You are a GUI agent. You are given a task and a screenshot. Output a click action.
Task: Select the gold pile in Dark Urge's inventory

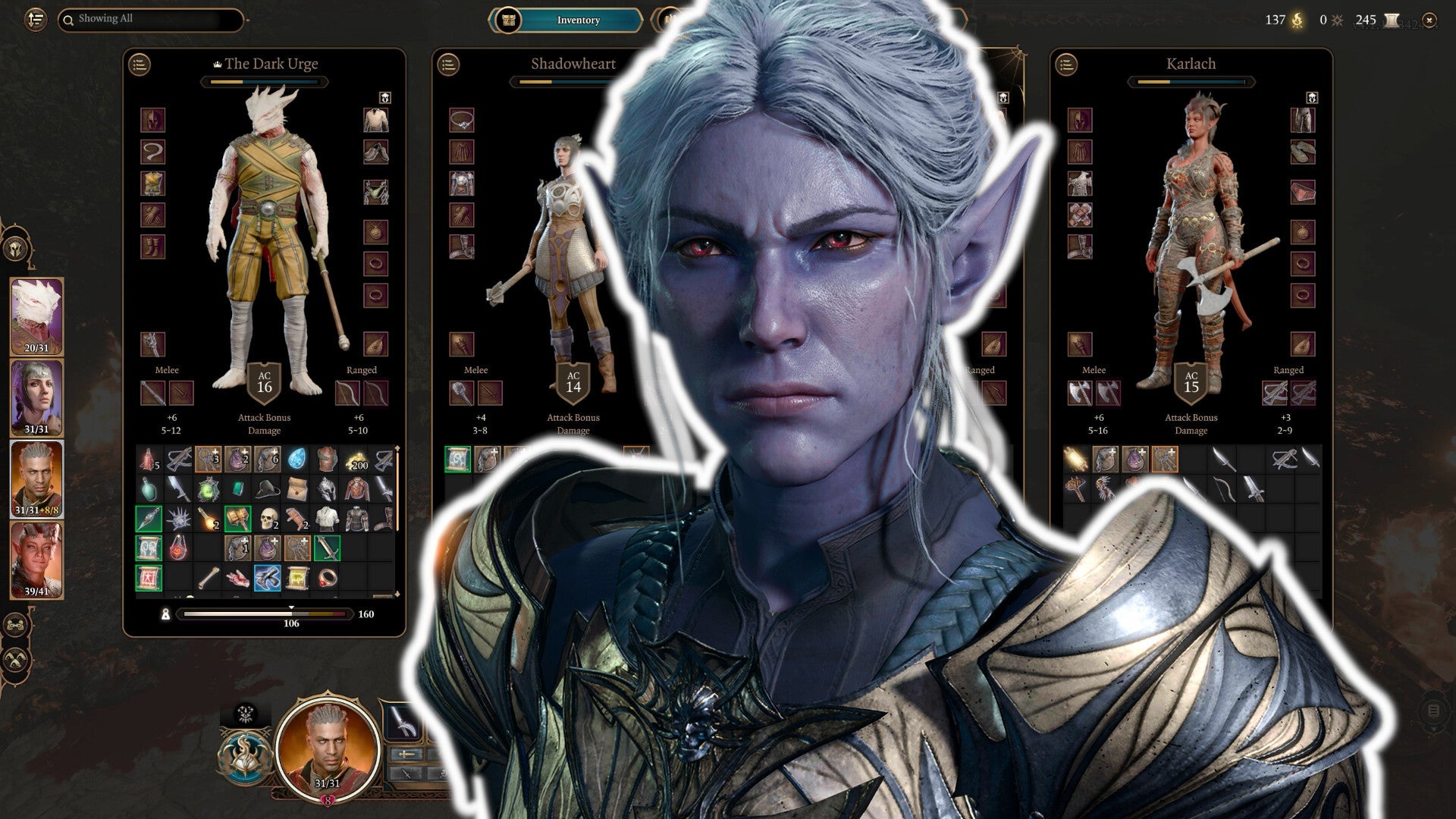click(x=356, y=460)
